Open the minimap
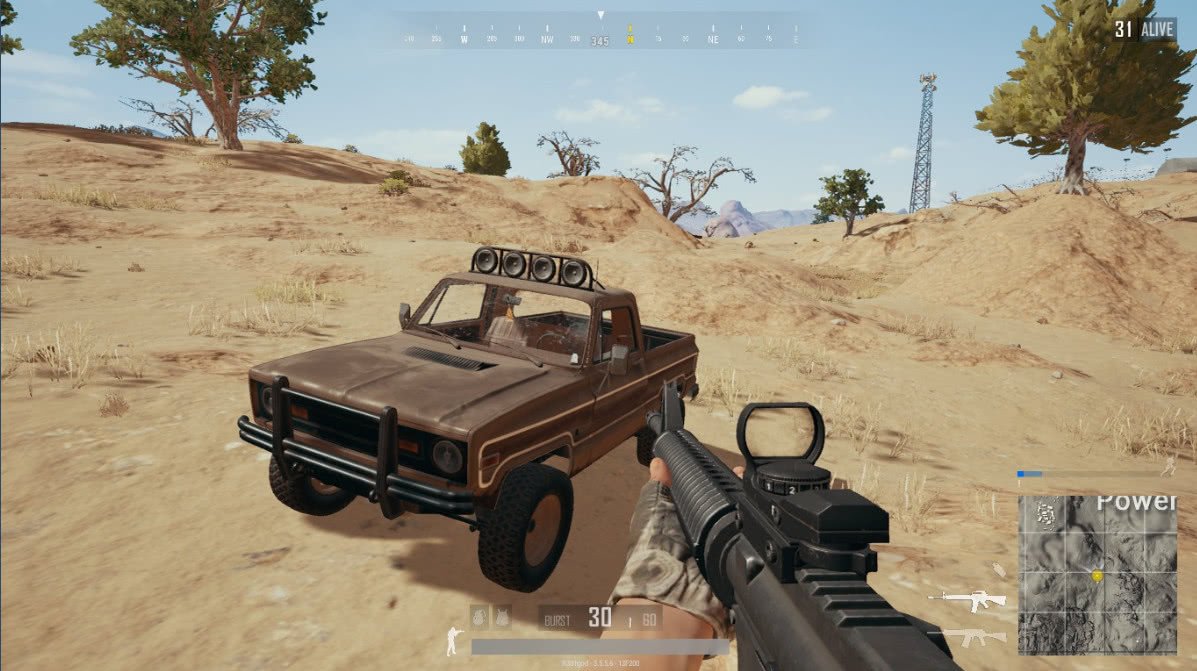 click(x=1097, y=575)
